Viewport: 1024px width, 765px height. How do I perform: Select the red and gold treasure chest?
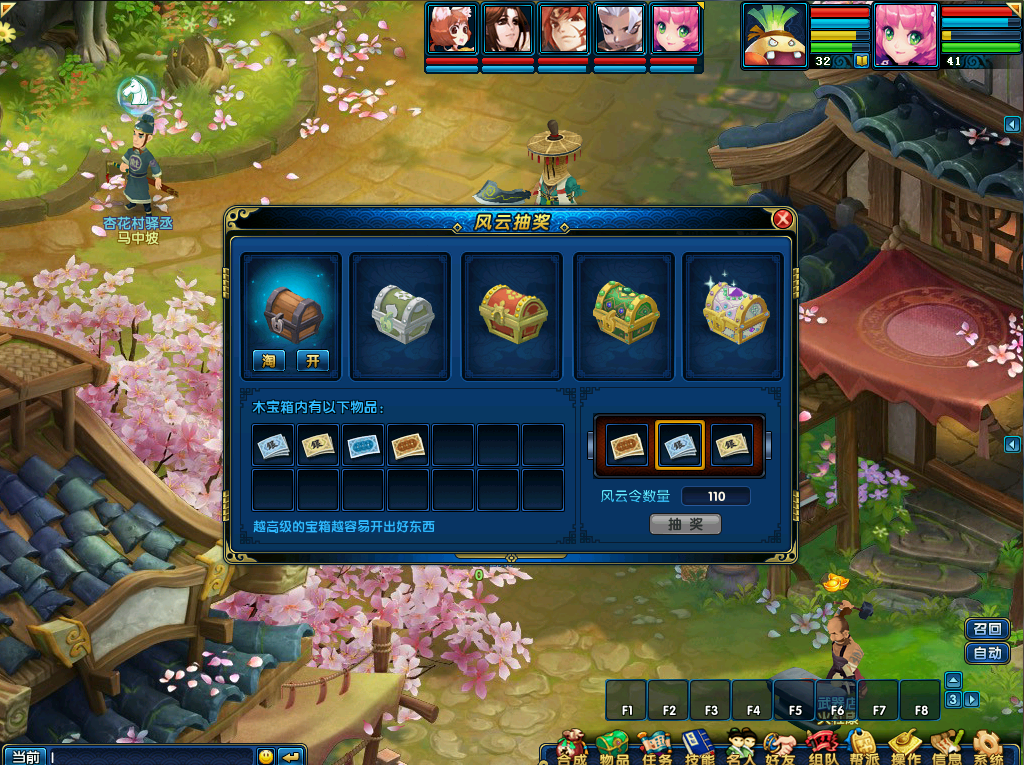pos(513,315)
